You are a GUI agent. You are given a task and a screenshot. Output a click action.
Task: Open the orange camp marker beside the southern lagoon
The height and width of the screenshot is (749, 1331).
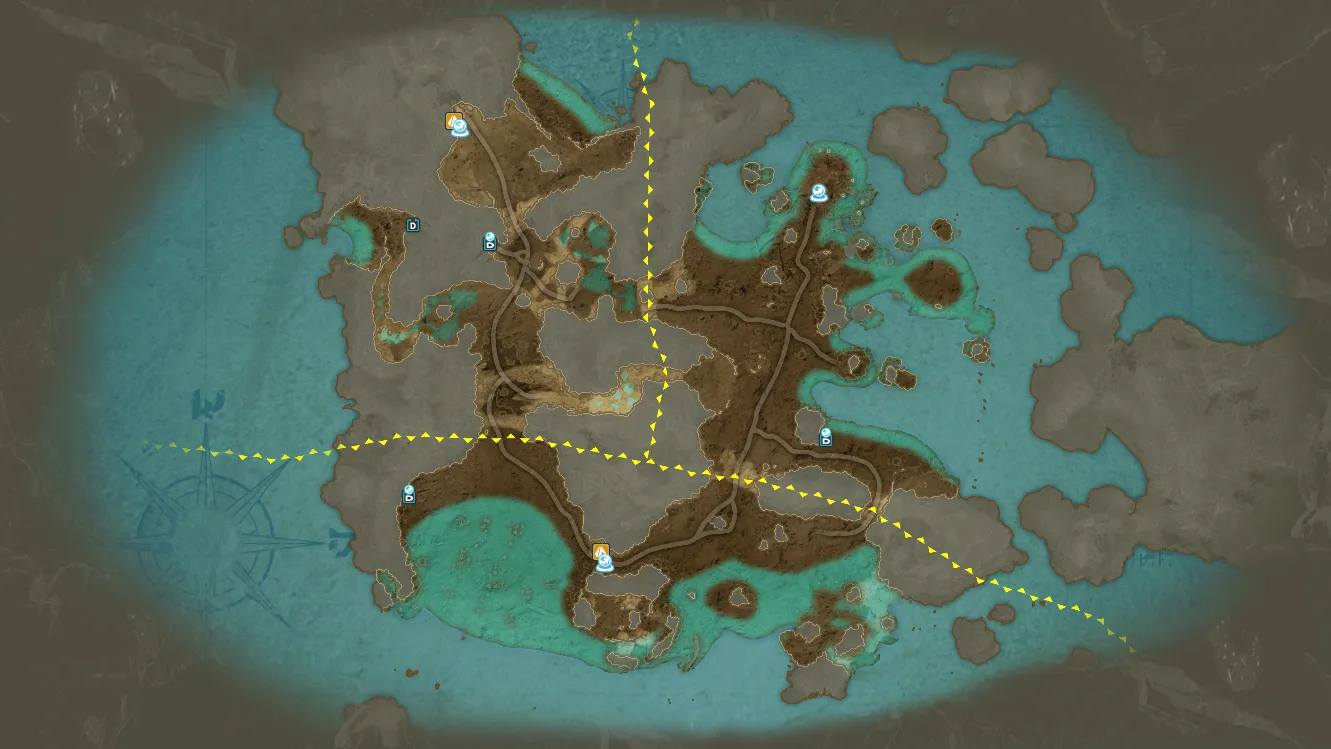click(x=600, y=550)
